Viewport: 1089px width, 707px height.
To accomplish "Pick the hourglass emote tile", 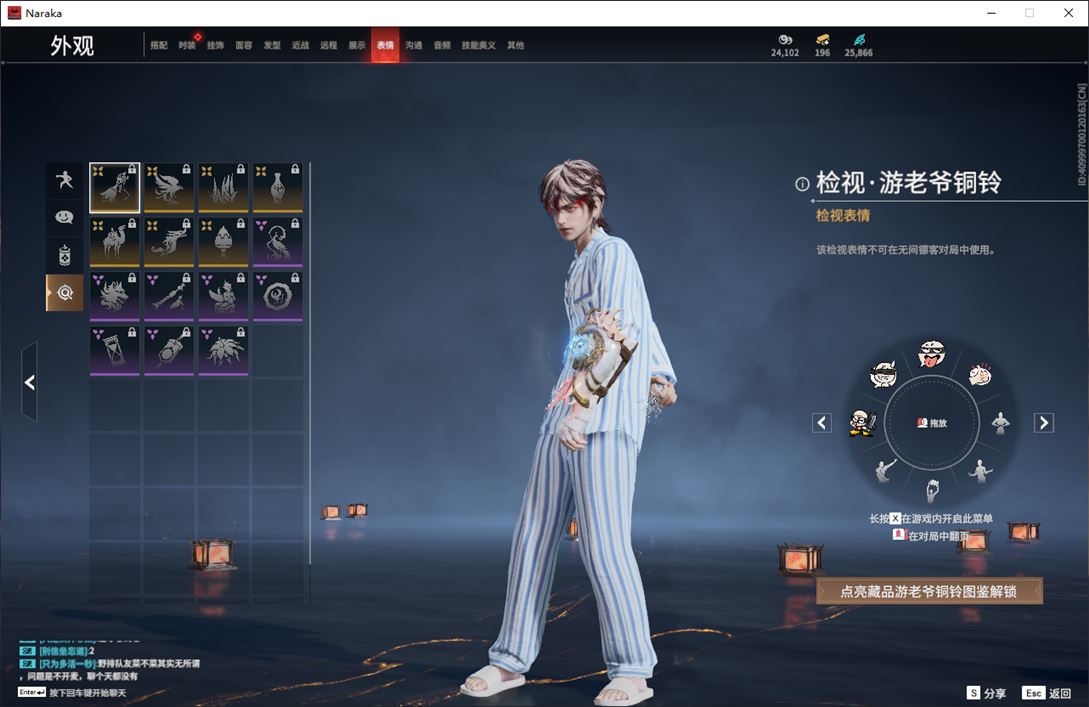I will pyautogui.click(x=115, y=350).
